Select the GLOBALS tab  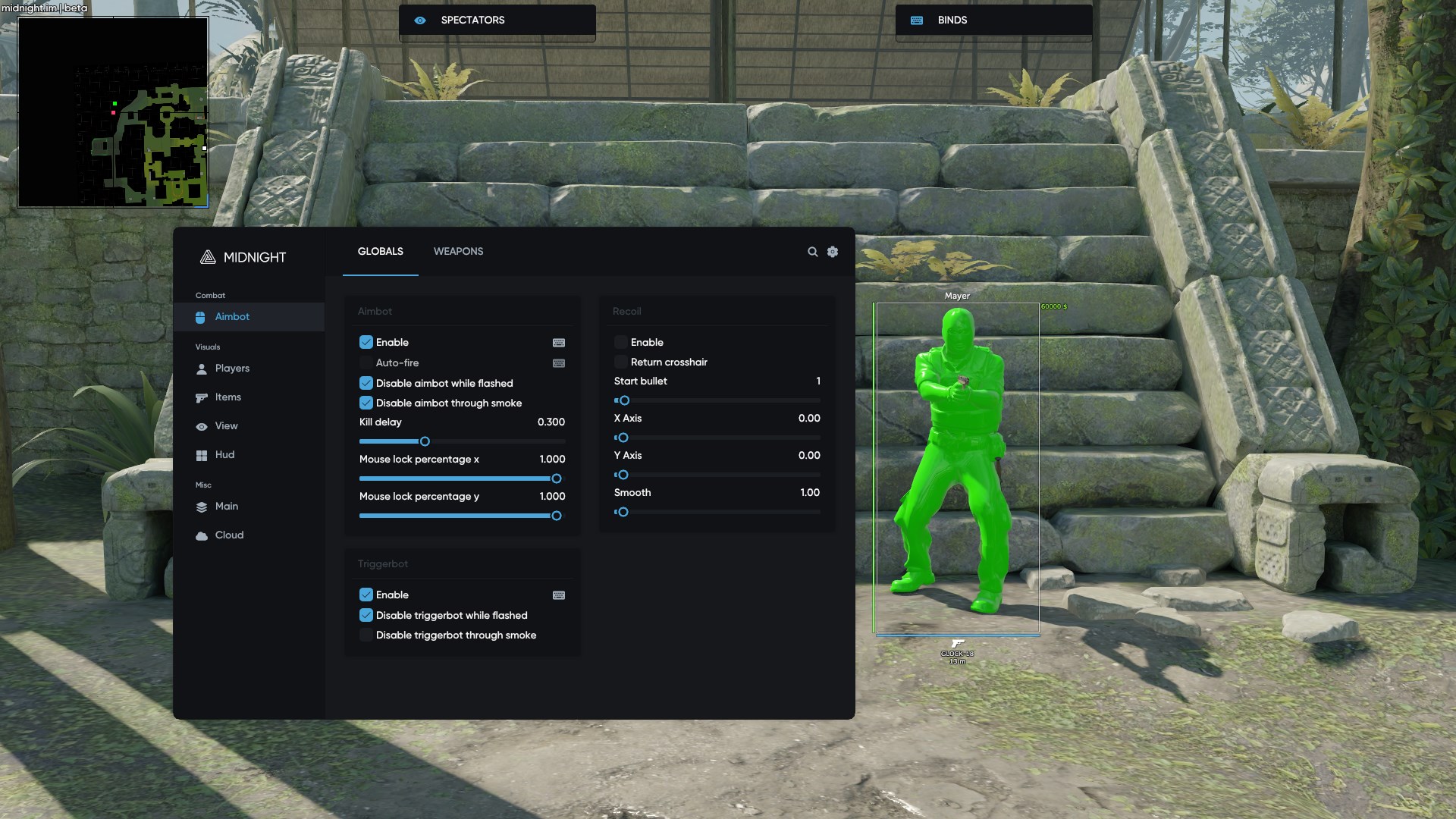tap(380, 251)
